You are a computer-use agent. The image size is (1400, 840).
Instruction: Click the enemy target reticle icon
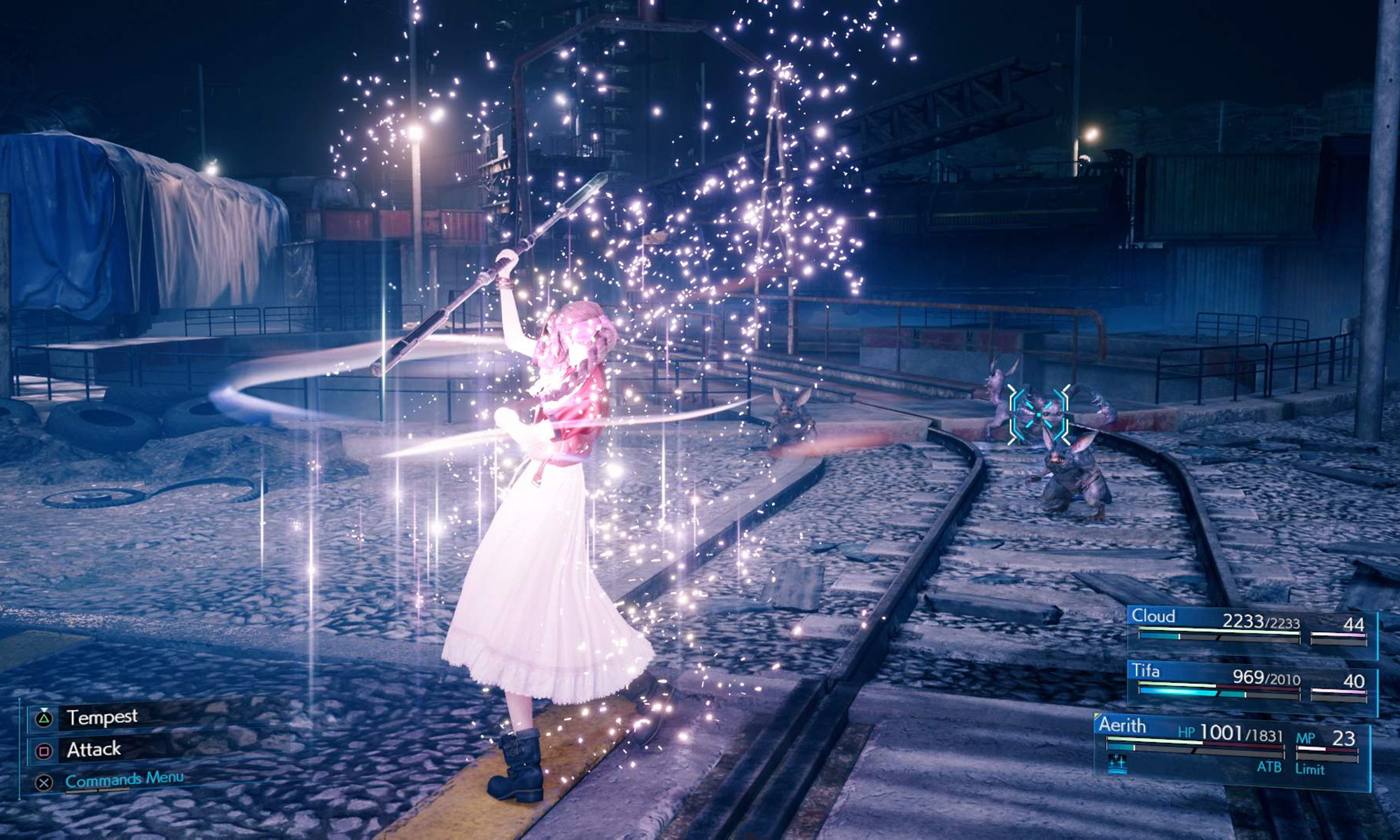(1037, 414)
